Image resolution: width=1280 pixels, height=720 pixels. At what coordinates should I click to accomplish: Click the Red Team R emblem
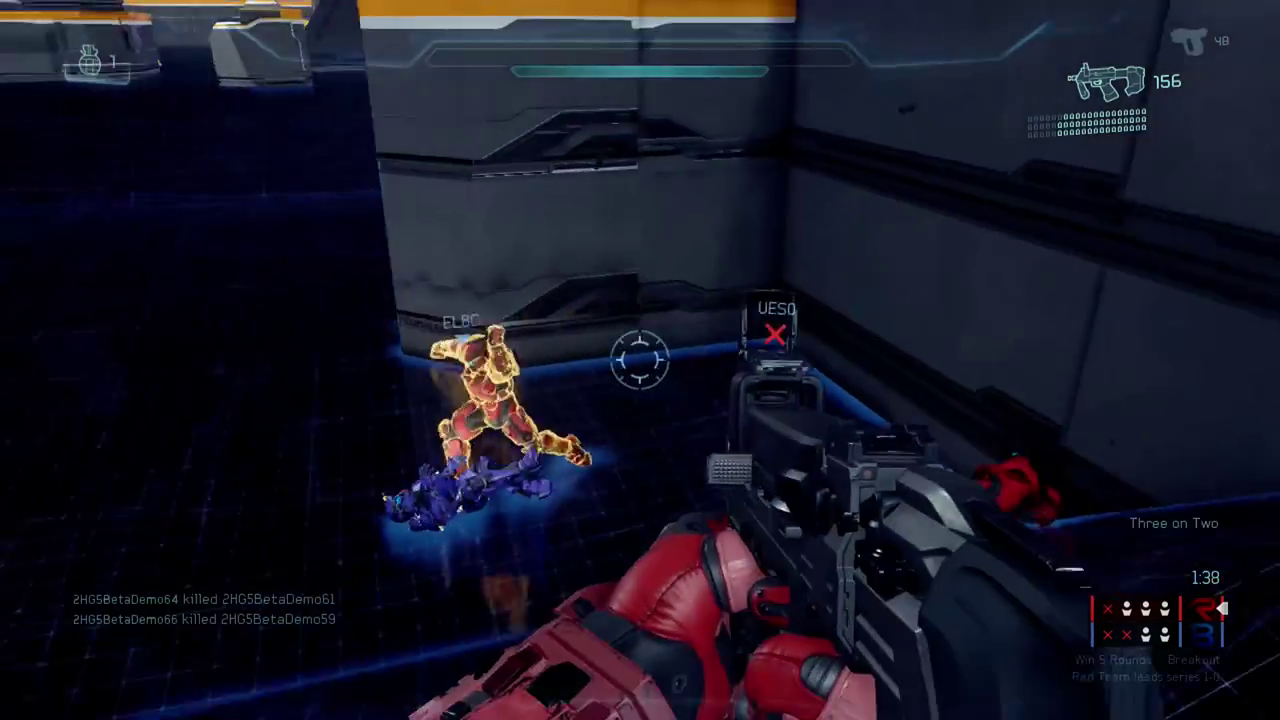1201,609
